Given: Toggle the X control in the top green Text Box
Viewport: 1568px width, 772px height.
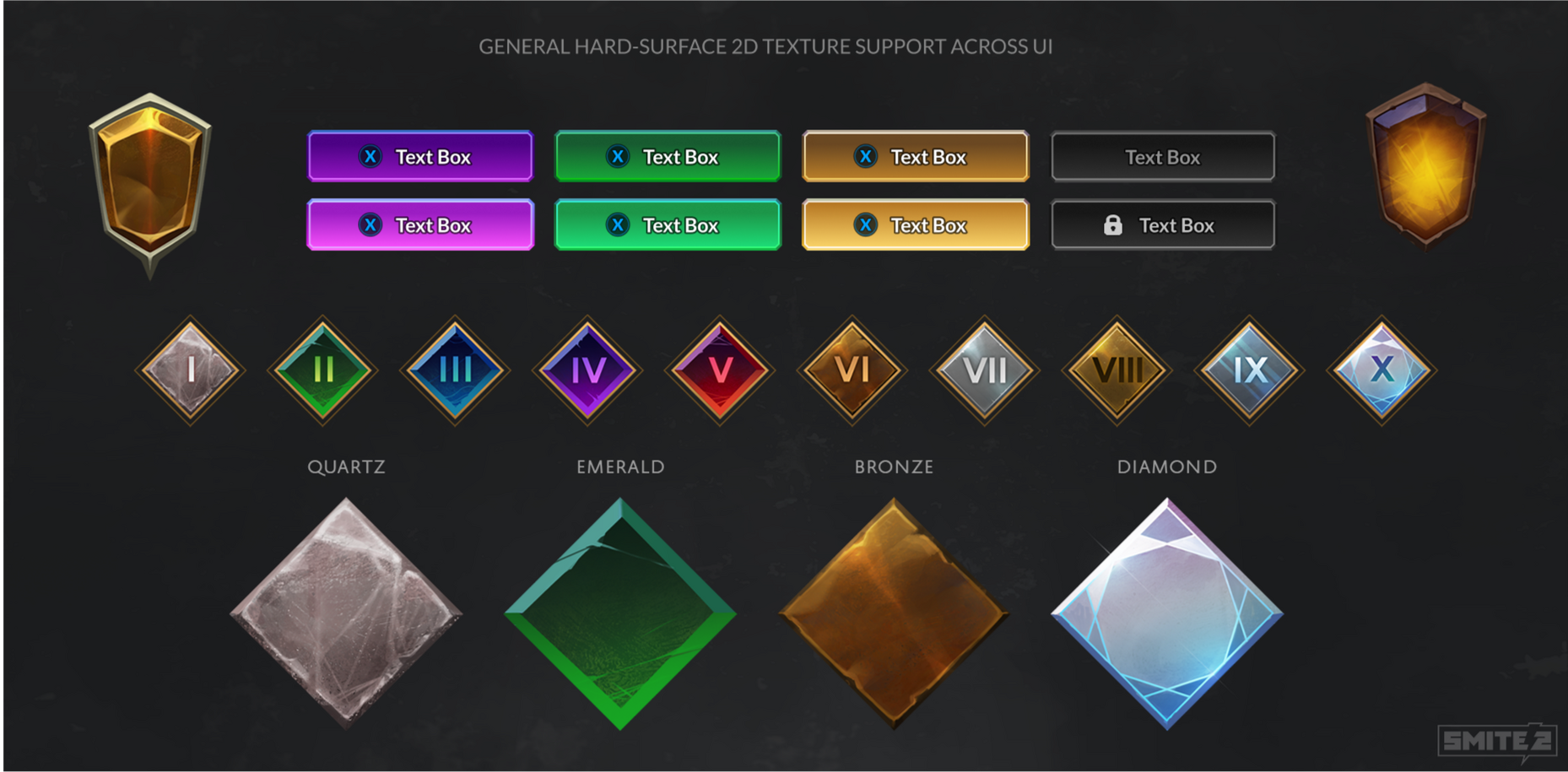Looking at the screenshot, I should [617, 156].
